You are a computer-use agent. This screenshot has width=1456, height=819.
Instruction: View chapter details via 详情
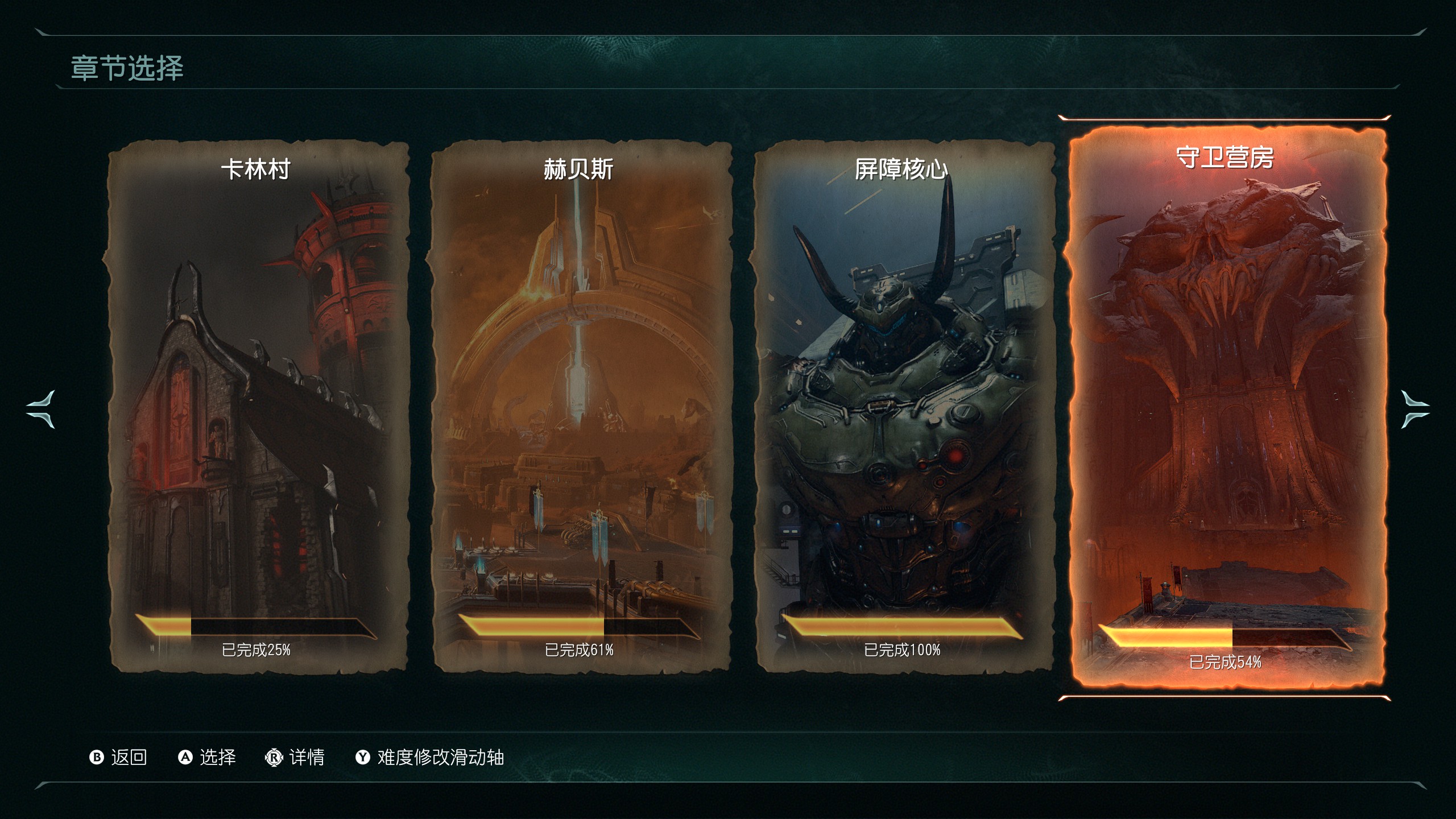(295, 757)
